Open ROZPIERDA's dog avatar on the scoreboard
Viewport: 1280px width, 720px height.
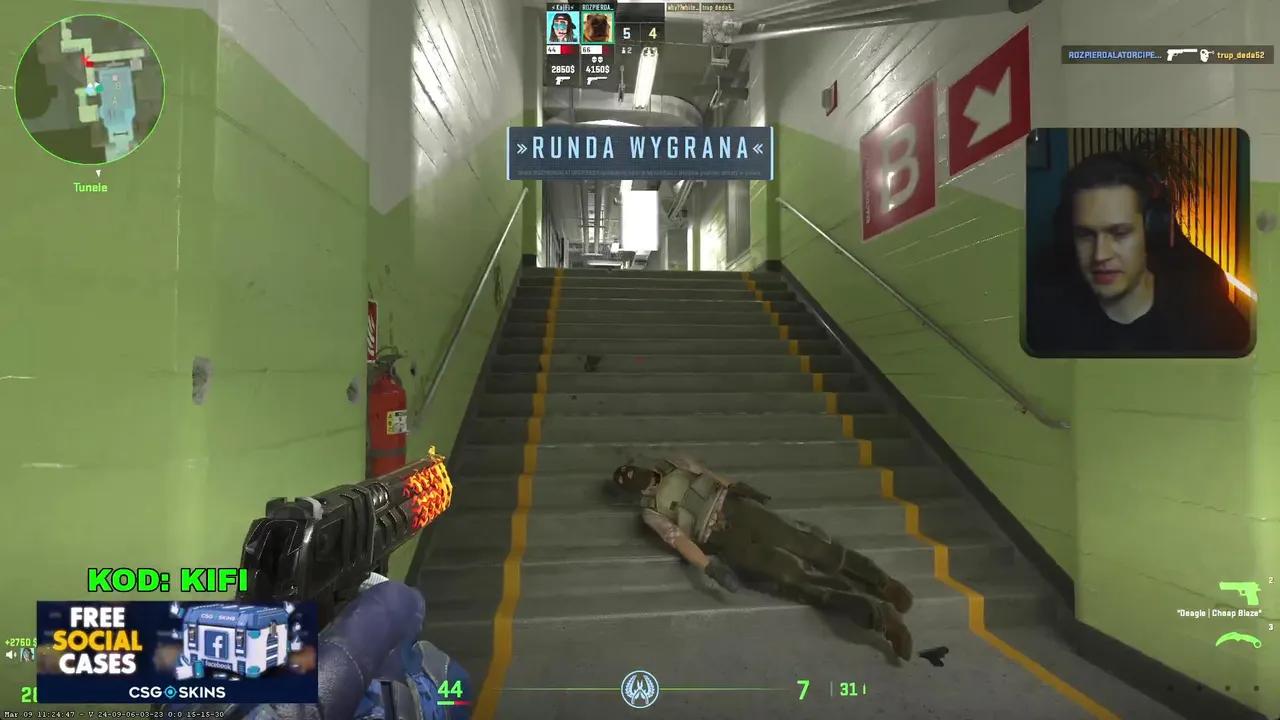pos(598,27)
